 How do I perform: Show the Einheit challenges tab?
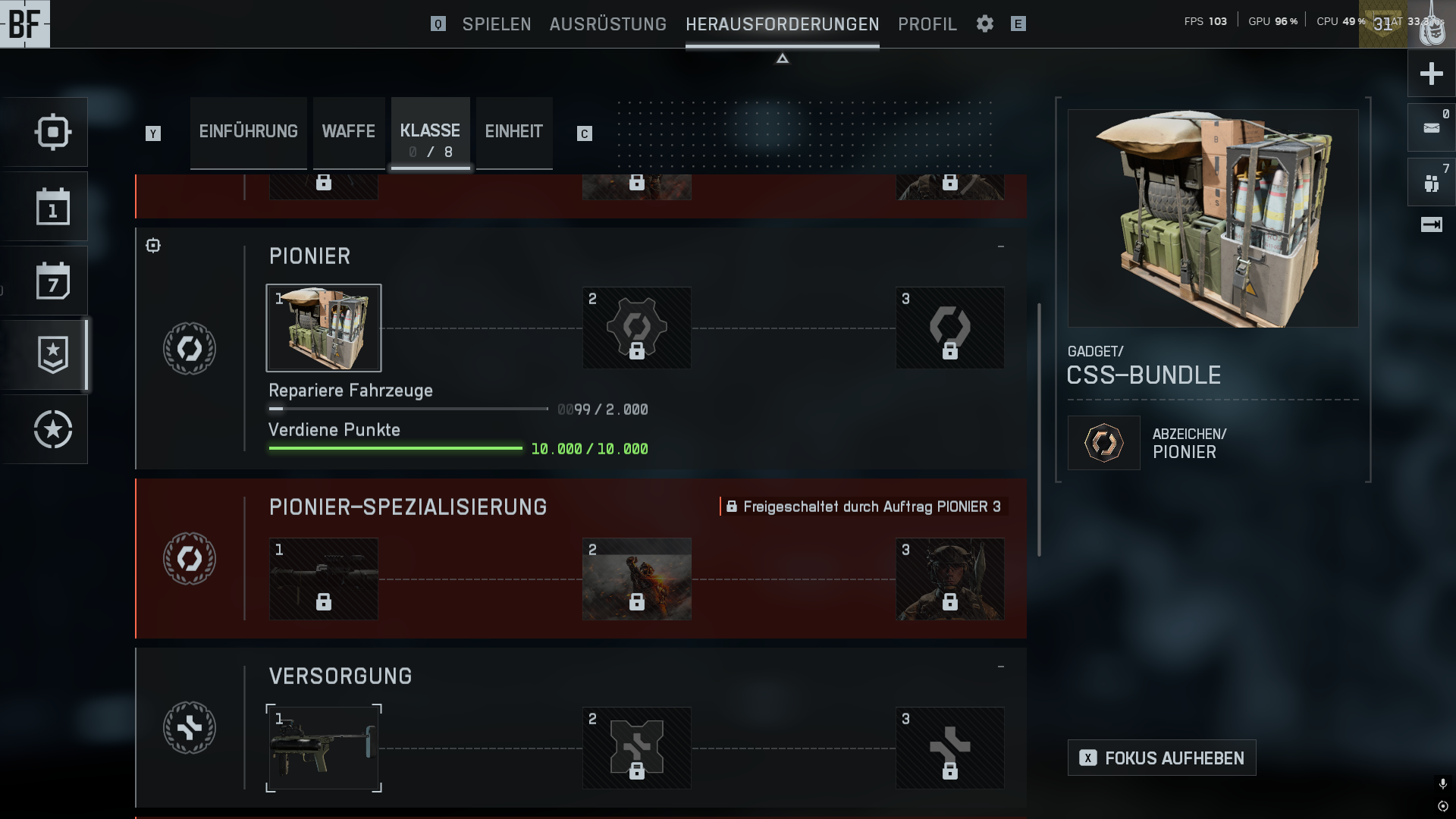click(513, 132)
